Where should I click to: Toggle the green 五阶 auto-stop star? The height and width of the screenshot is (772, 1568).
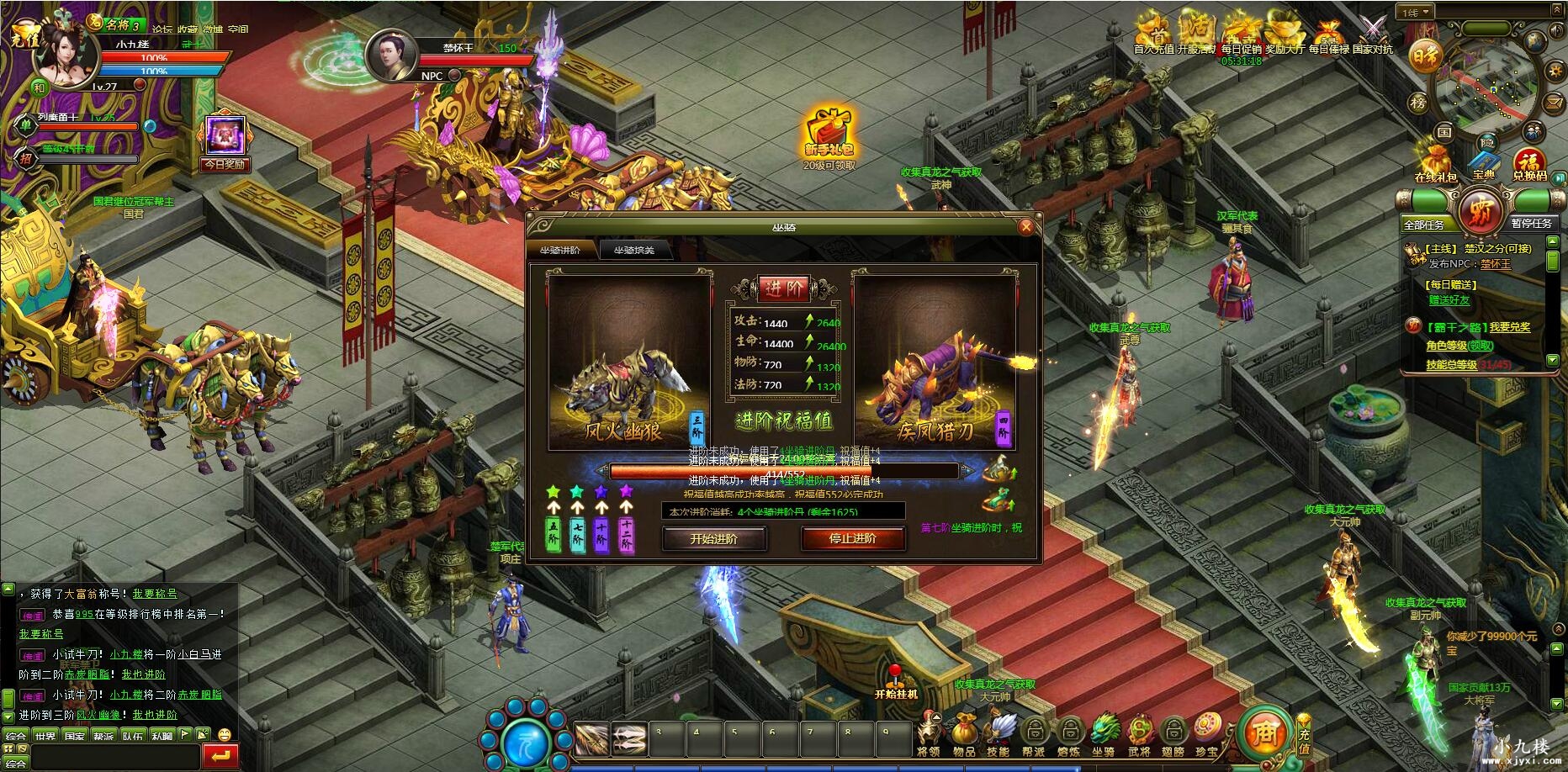coord(553,492)
